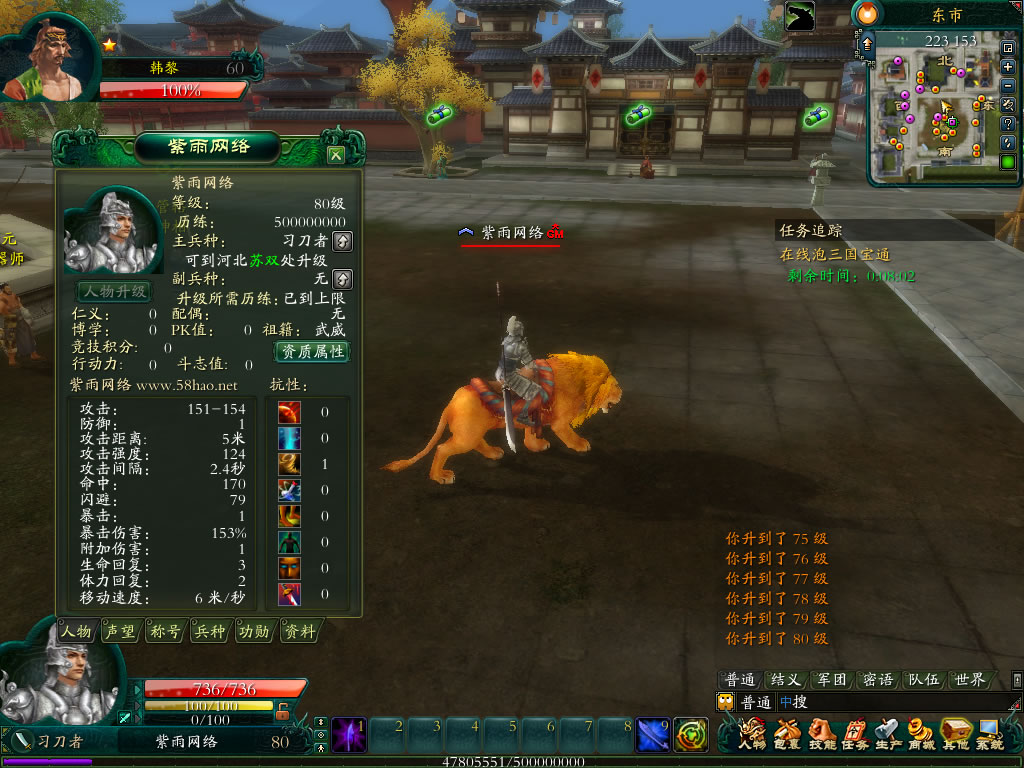Open the 商城 shop
Image resolution: width=1024 pixels, height=768 pixels.
[x=920, y=735]
